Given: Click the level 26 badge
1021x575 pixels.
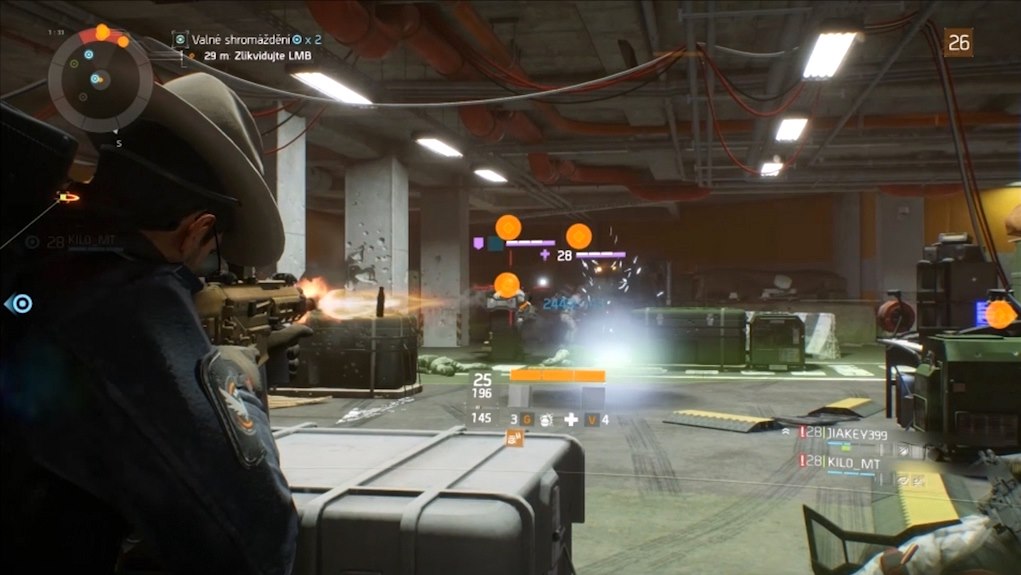Looking at the screenshot, I should pos(959,42).
